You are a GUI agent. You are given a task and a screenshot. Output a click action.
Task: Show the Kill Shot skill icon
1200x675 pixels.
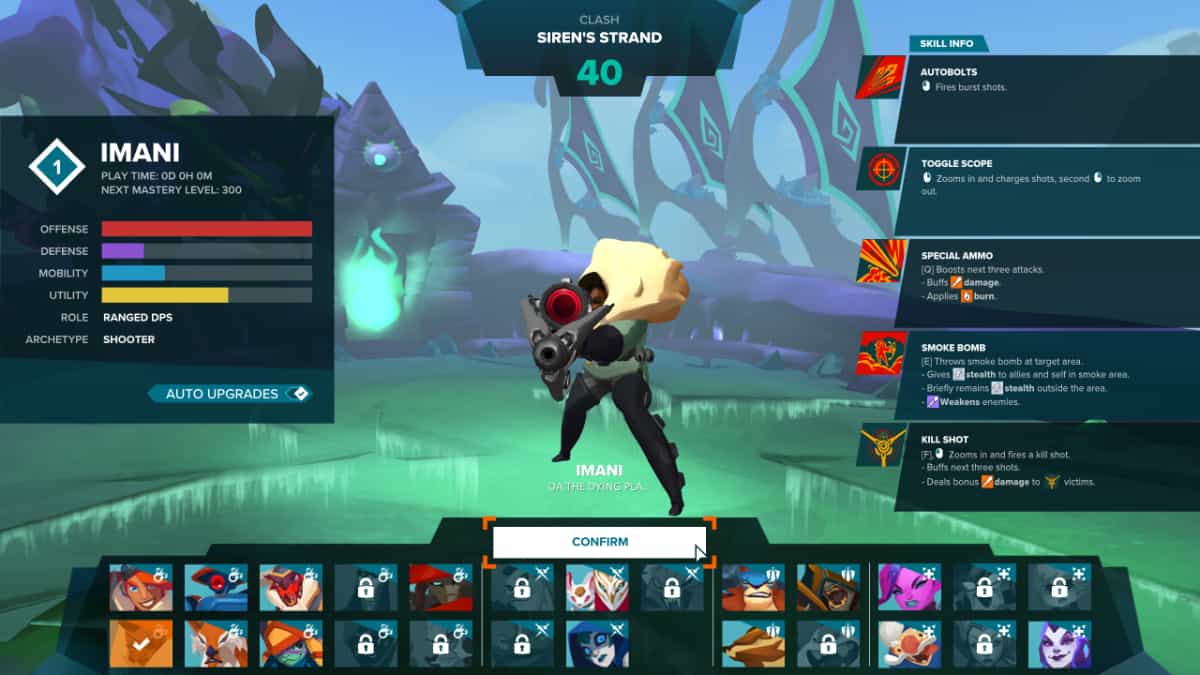coord(881,445)
